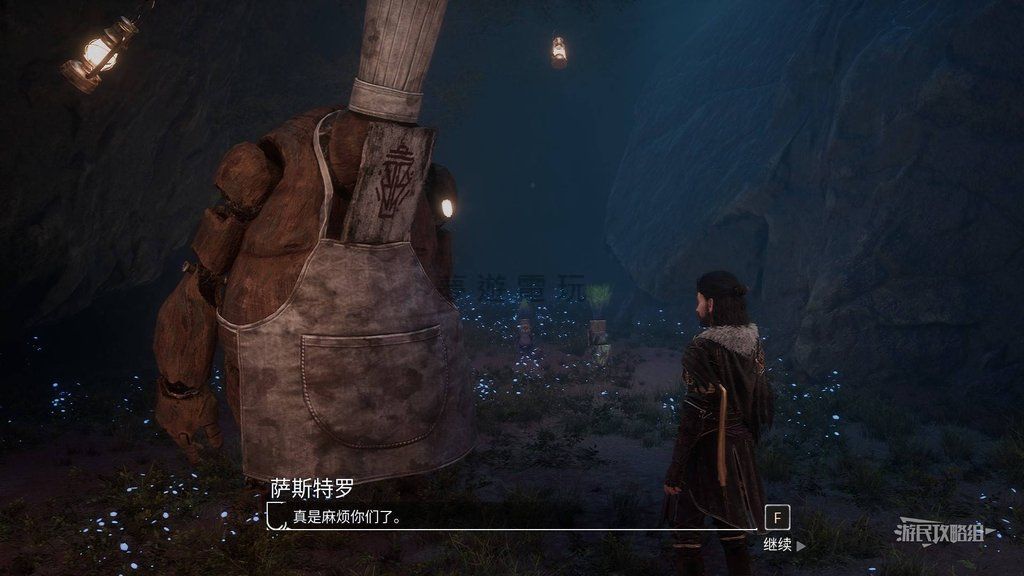The width and height of the screenshot is (1024, 576).
Task: Continue the dialogue via 继续 button
Action: tap(783, 545)
